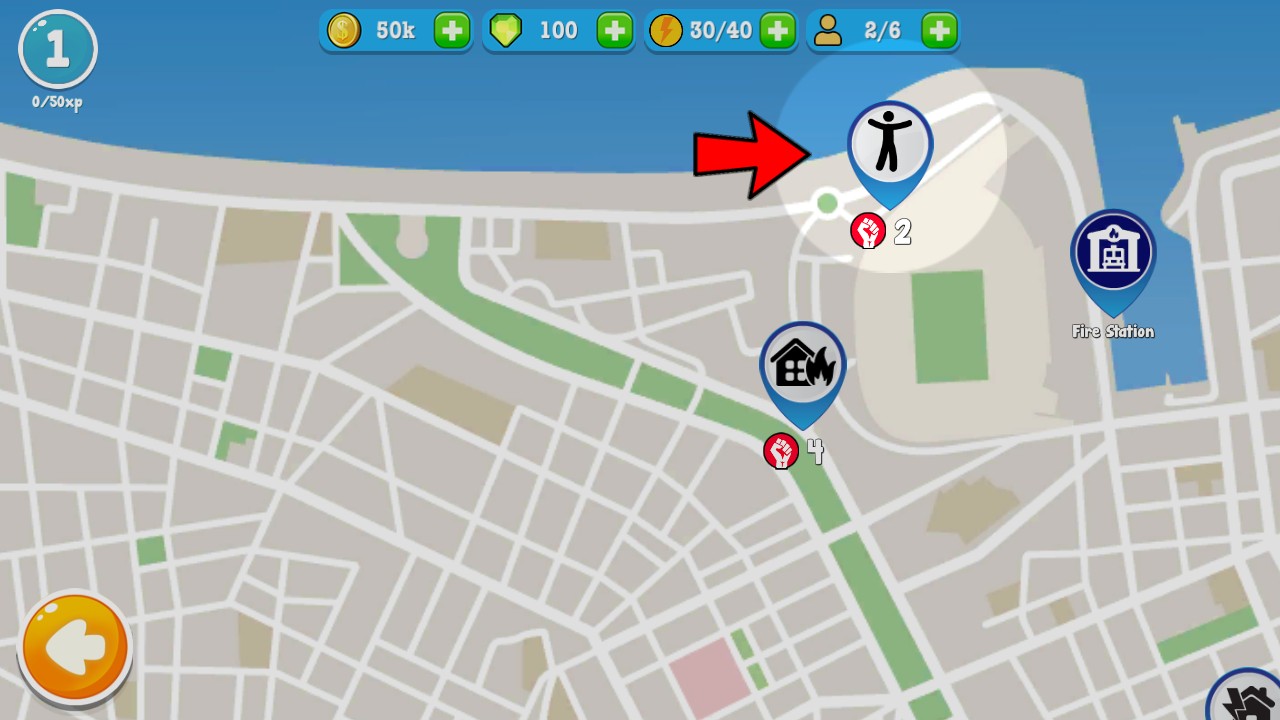Click the level 1 badge

tap(58, 50)
